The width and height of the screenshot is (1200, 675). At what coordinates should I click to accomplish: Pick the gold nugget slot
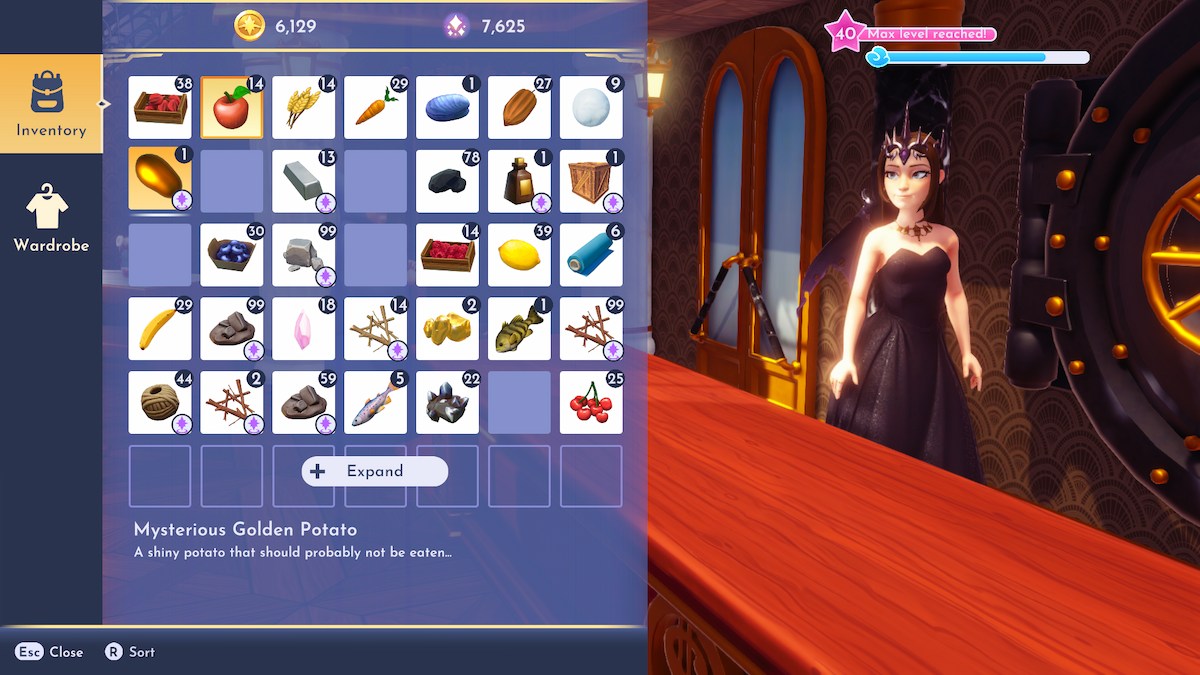click(x=448, y=328)
